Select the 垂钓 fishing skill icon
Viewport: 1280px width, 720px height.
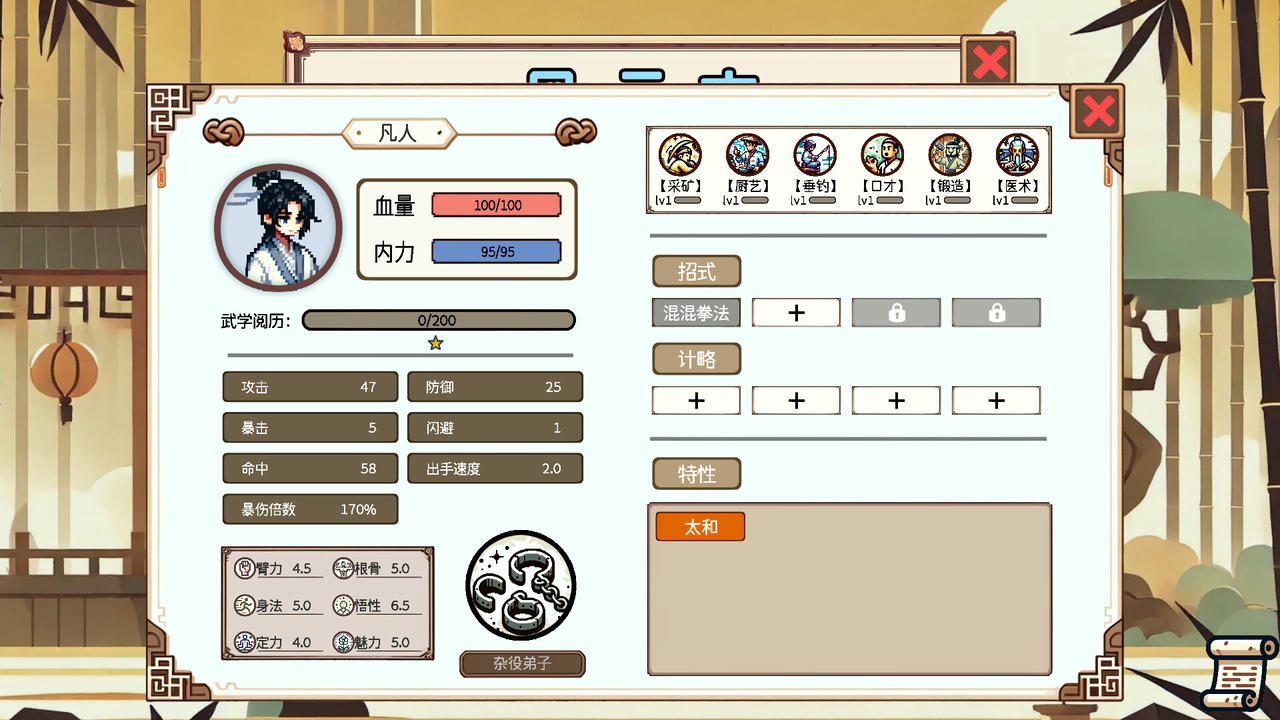click(x=814, y=156)
